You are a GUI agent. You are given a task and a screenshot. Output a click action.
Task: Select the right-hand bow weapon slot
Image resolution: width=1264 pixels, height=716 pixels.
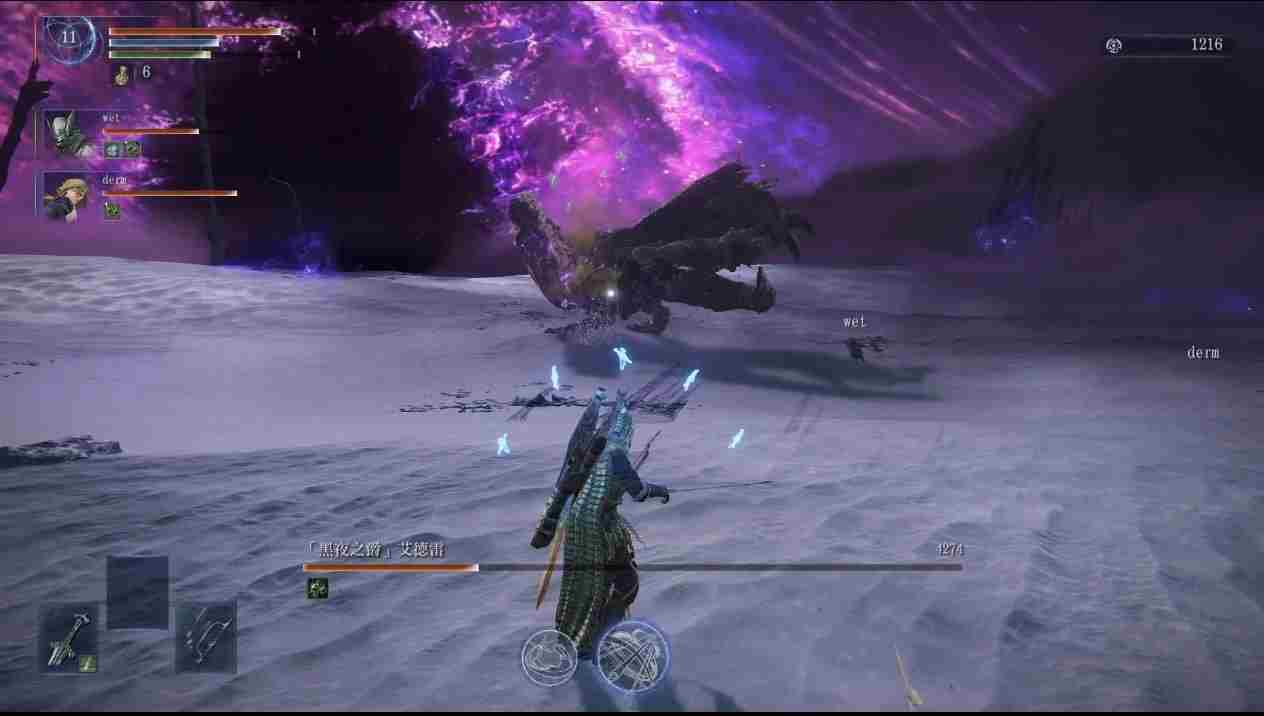click(x=206, y=636)
